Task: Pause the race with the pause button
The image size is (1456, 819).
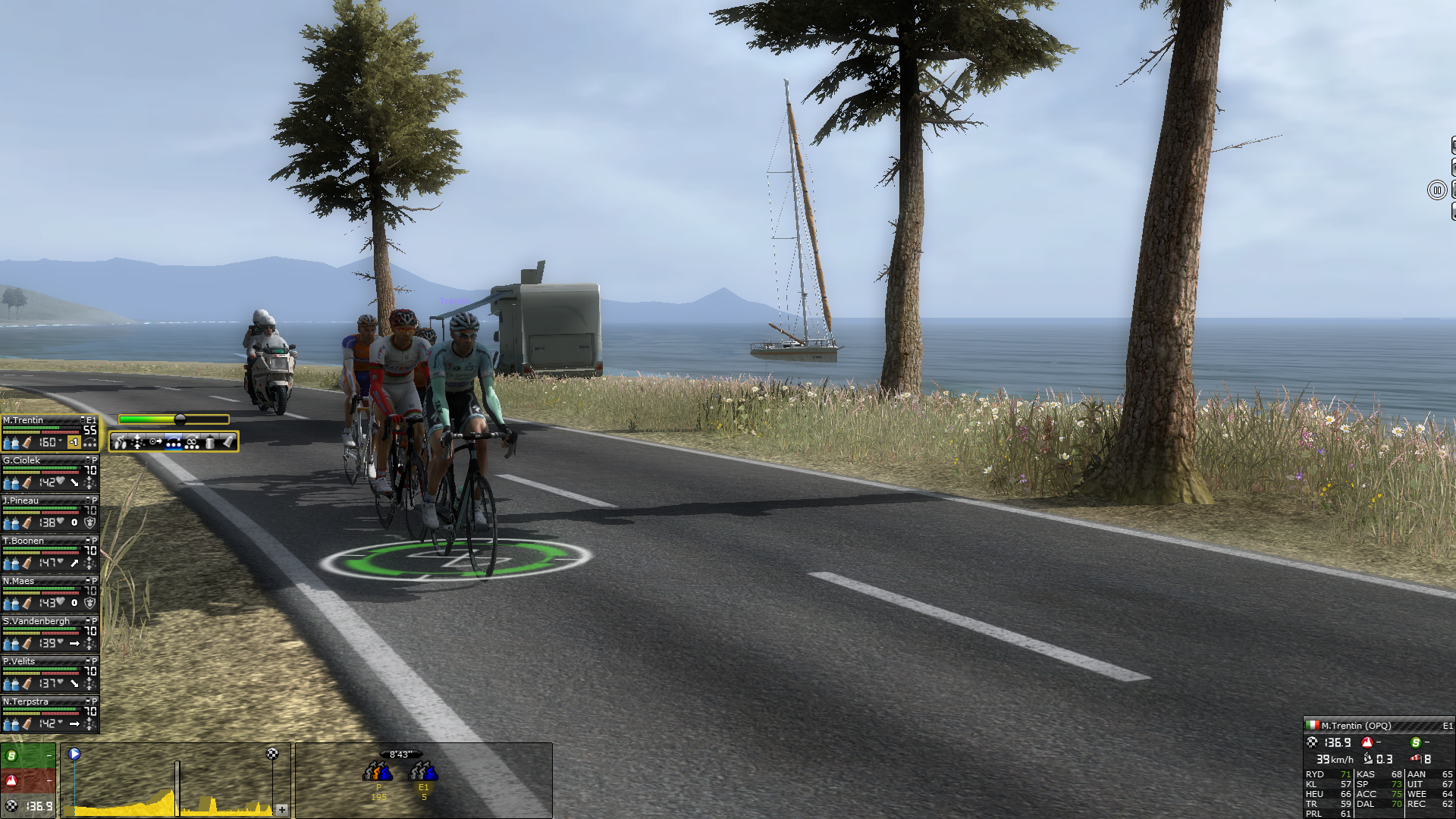Action: [x=1437, y=190]
